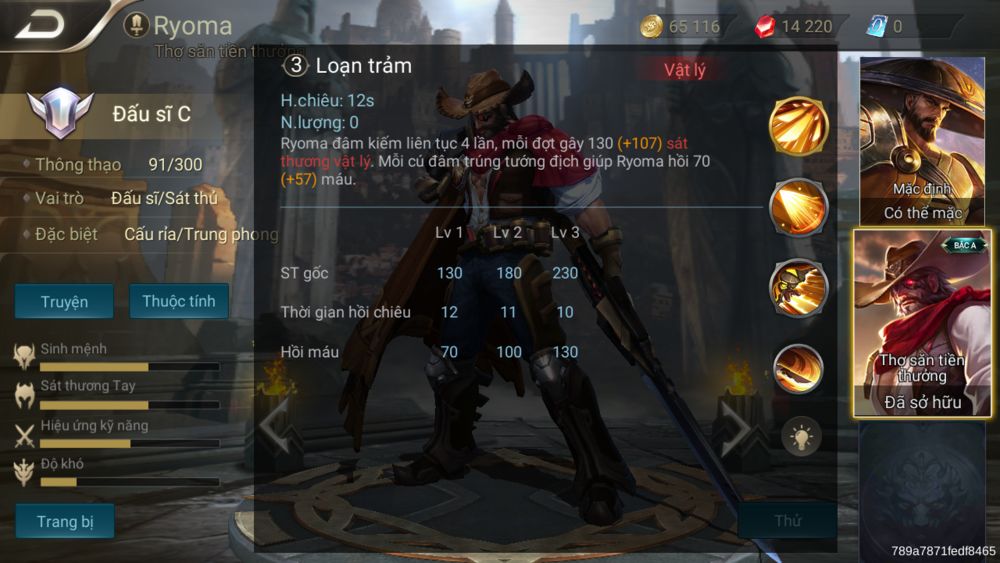Click the lightbulb tips icon

pos(801,436)
